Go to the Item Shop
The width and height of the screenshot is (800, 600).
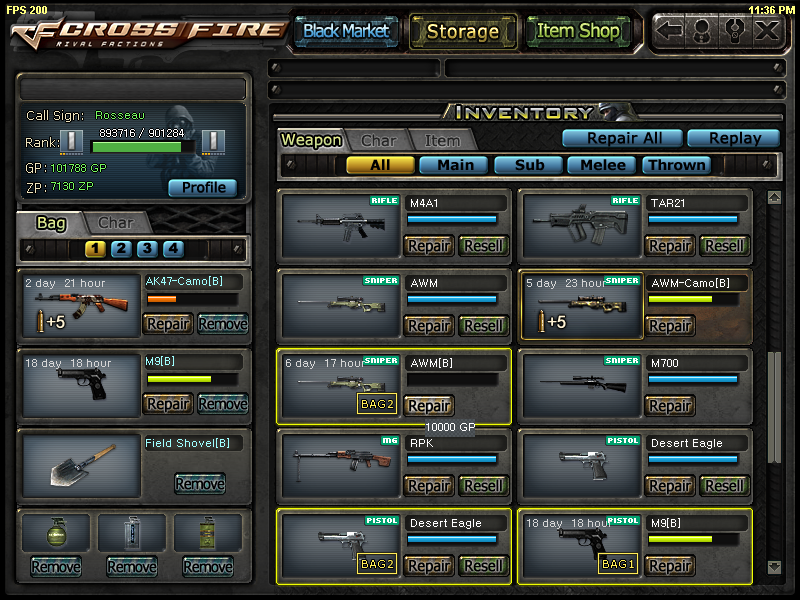(578, 31)
